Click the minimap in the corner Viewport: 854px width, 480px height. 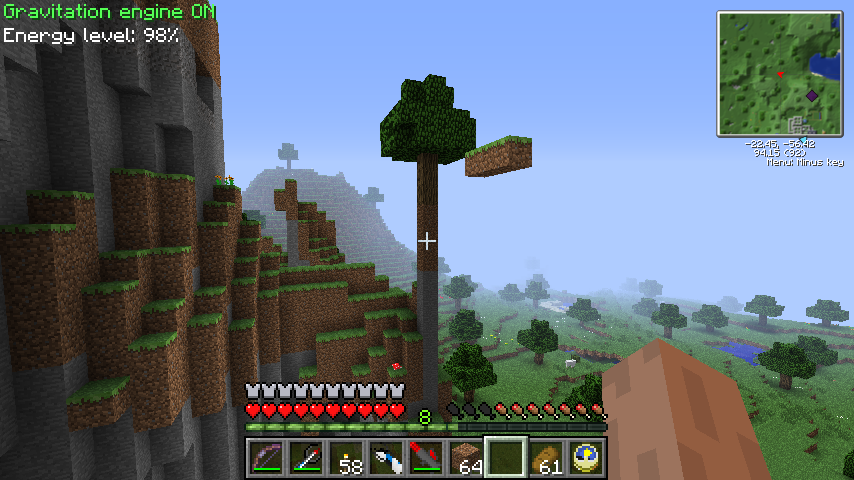click(x=779, y=73)
